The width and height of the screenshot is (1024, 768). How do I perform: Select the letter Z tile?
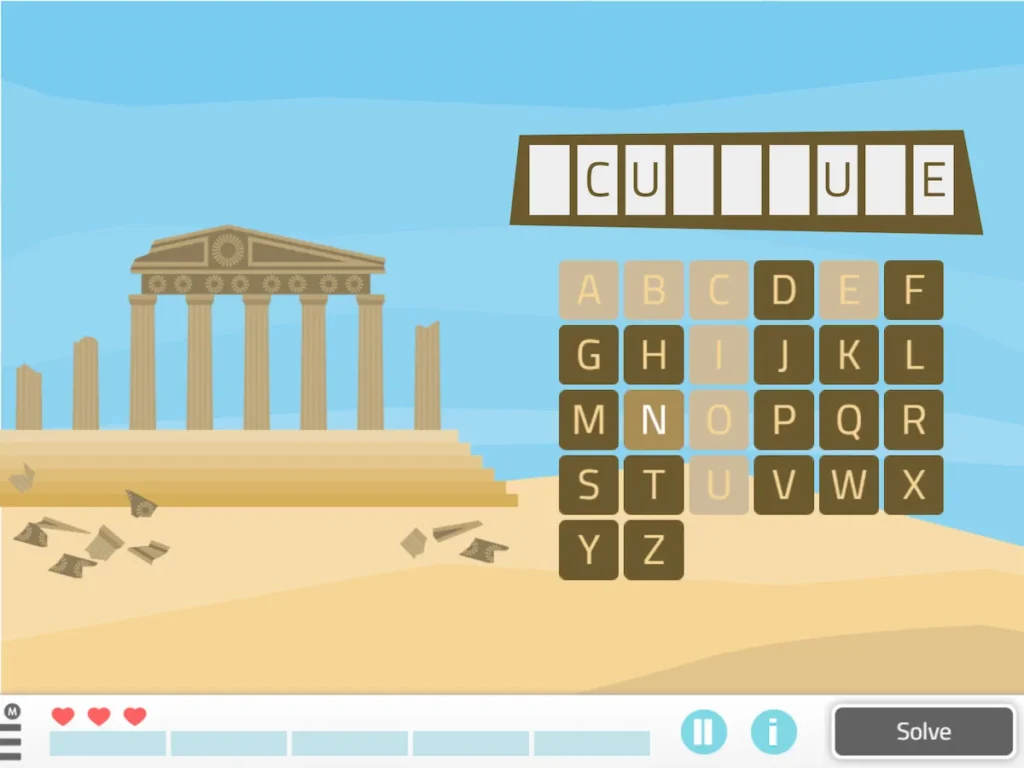click(x=654, y=550)
